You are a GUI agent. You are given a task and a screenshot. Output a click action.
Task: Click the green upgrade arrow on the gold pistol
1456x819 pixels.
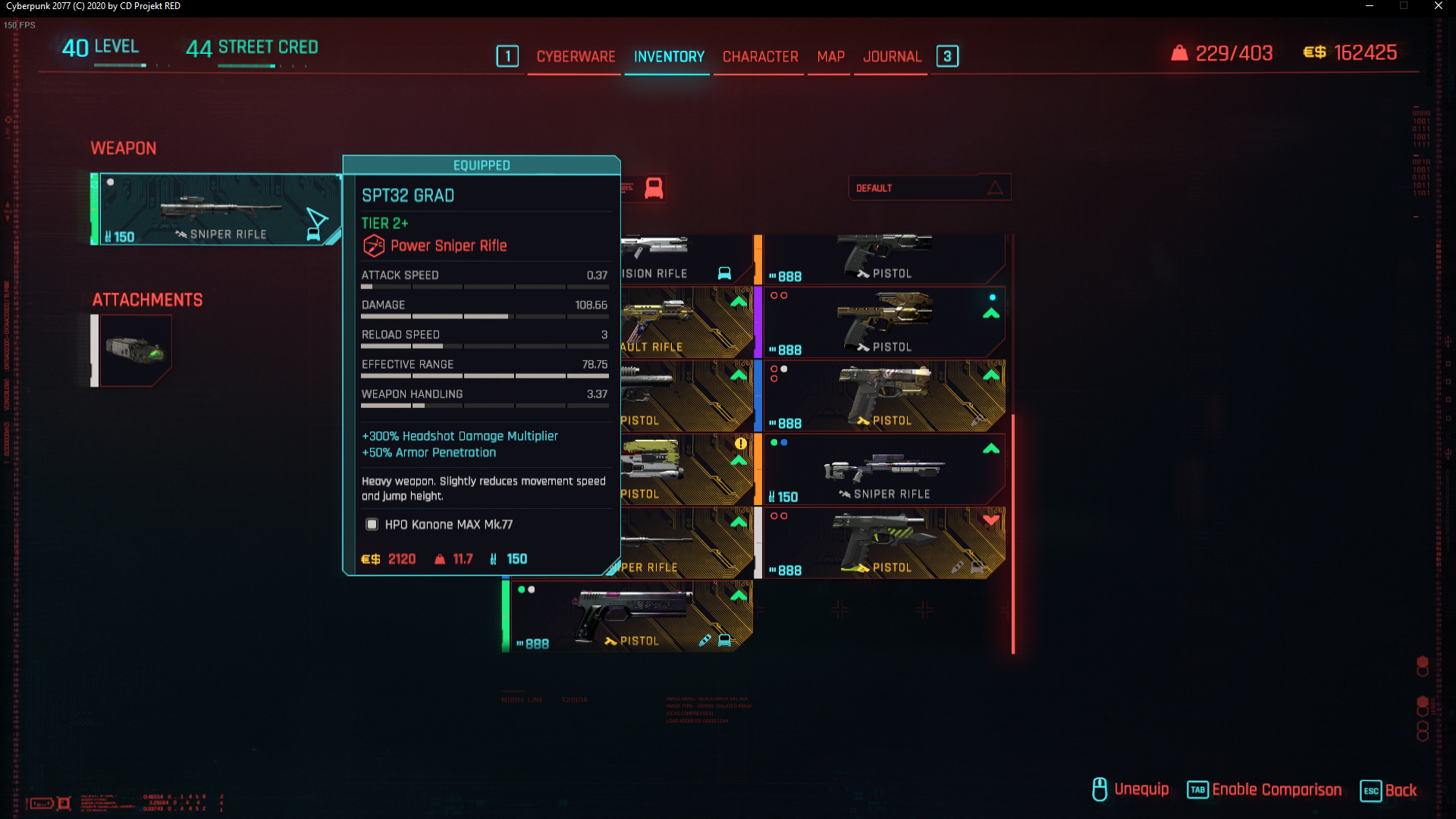[x=991, y=314]
